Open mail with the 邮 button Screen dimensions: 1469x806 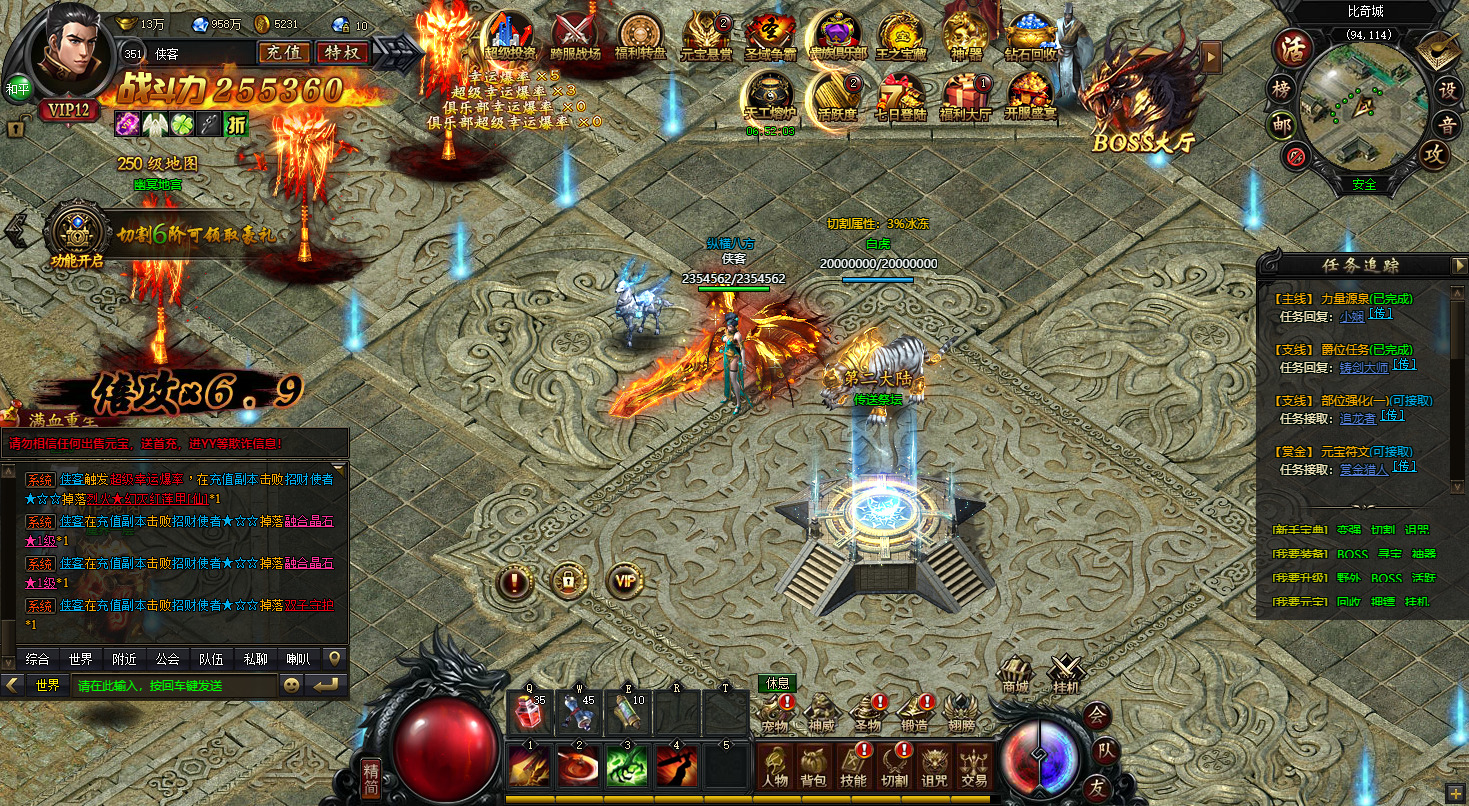pyautogui.click(x=1282, y=125)
